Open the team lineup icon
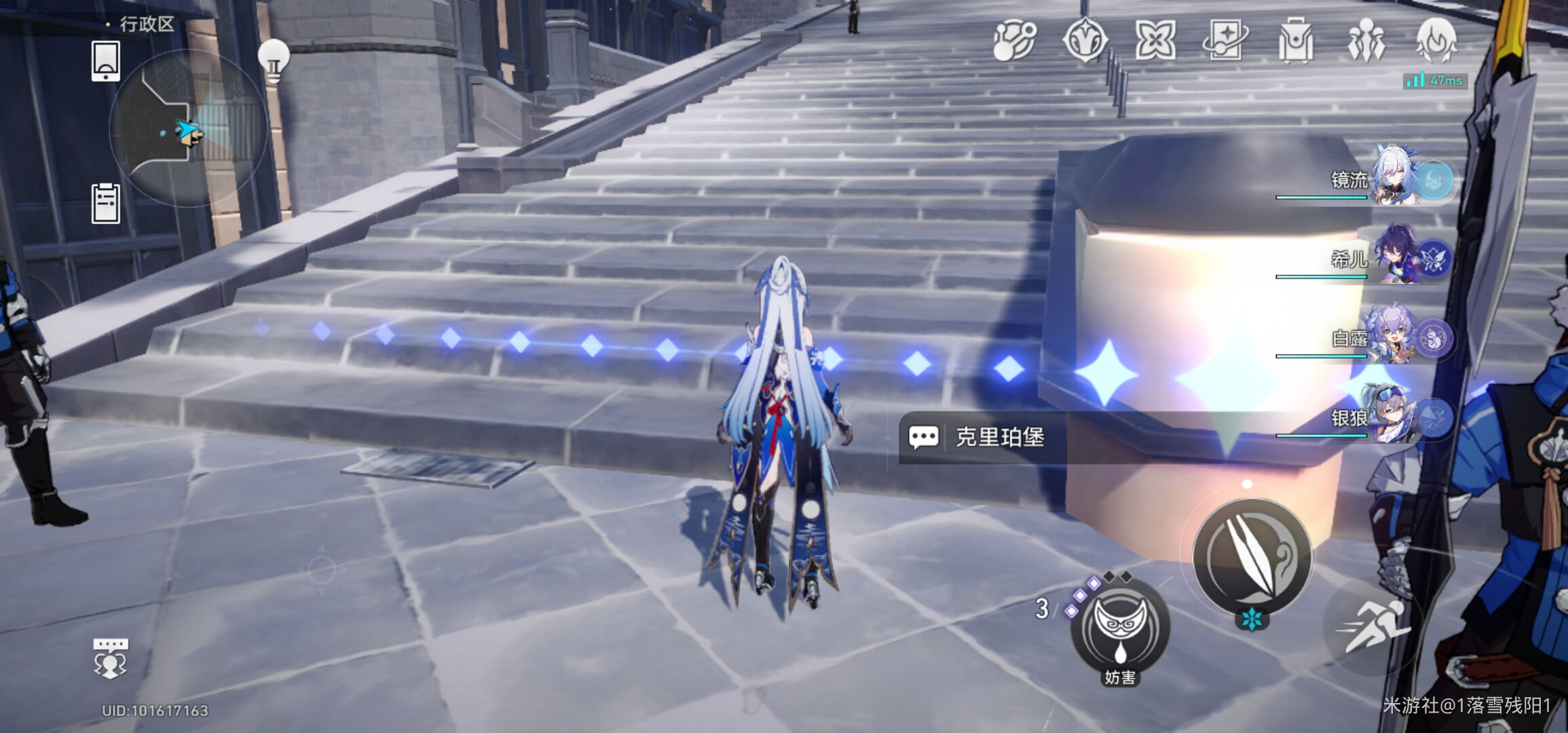 point(1365,40)
